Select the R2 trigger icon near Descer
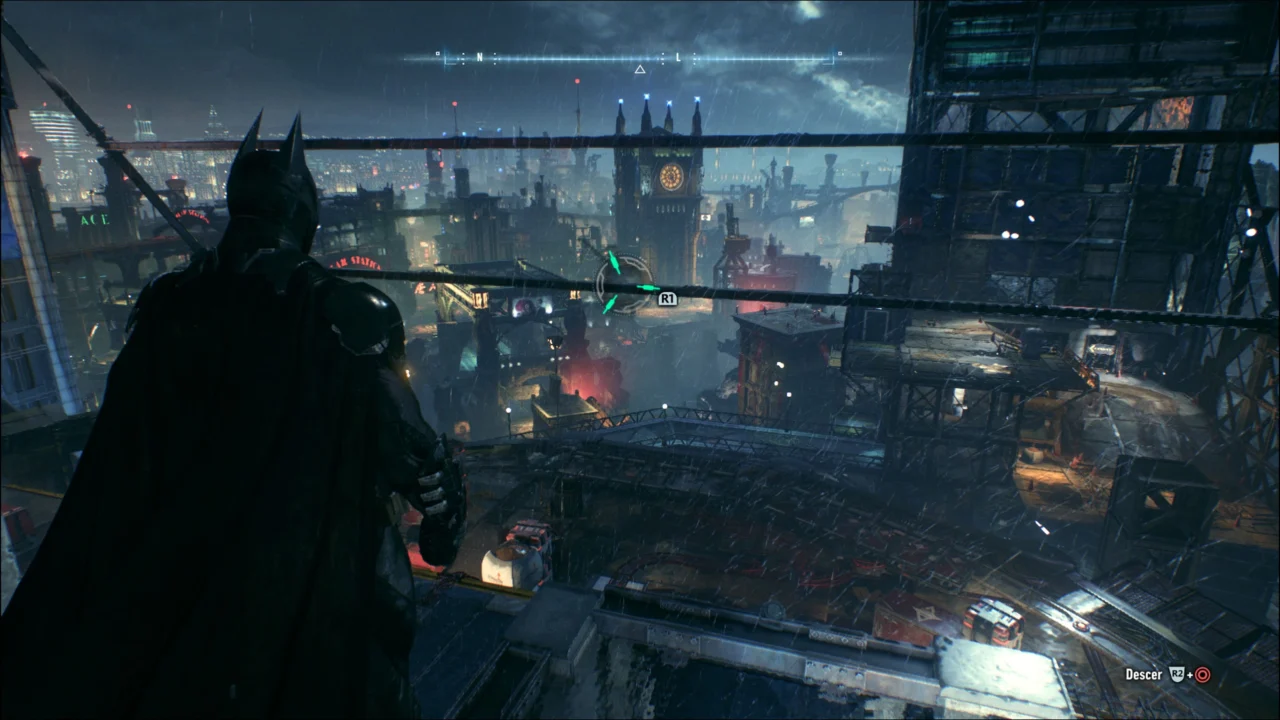The width and height of the screenshot is (1280, 720). point(1177,674)
